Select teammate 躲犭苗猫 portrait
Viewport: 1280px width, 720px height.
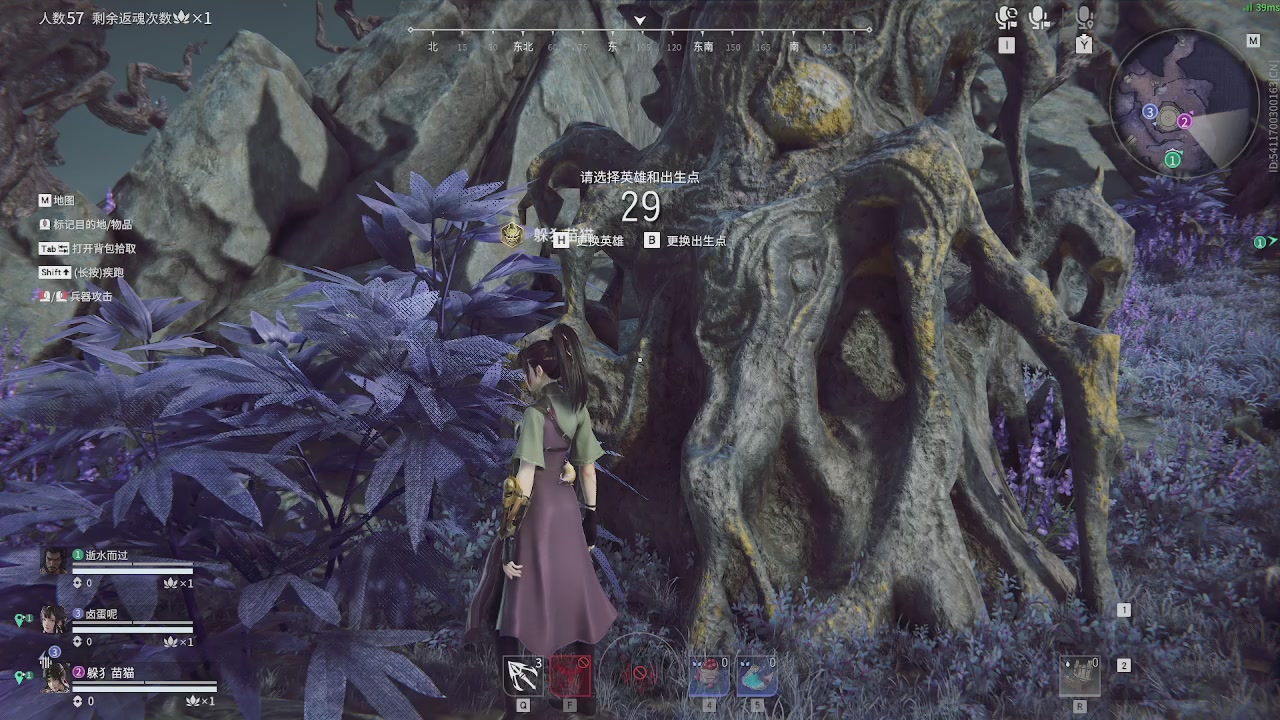pyautogui.click(x=55, y=678)
